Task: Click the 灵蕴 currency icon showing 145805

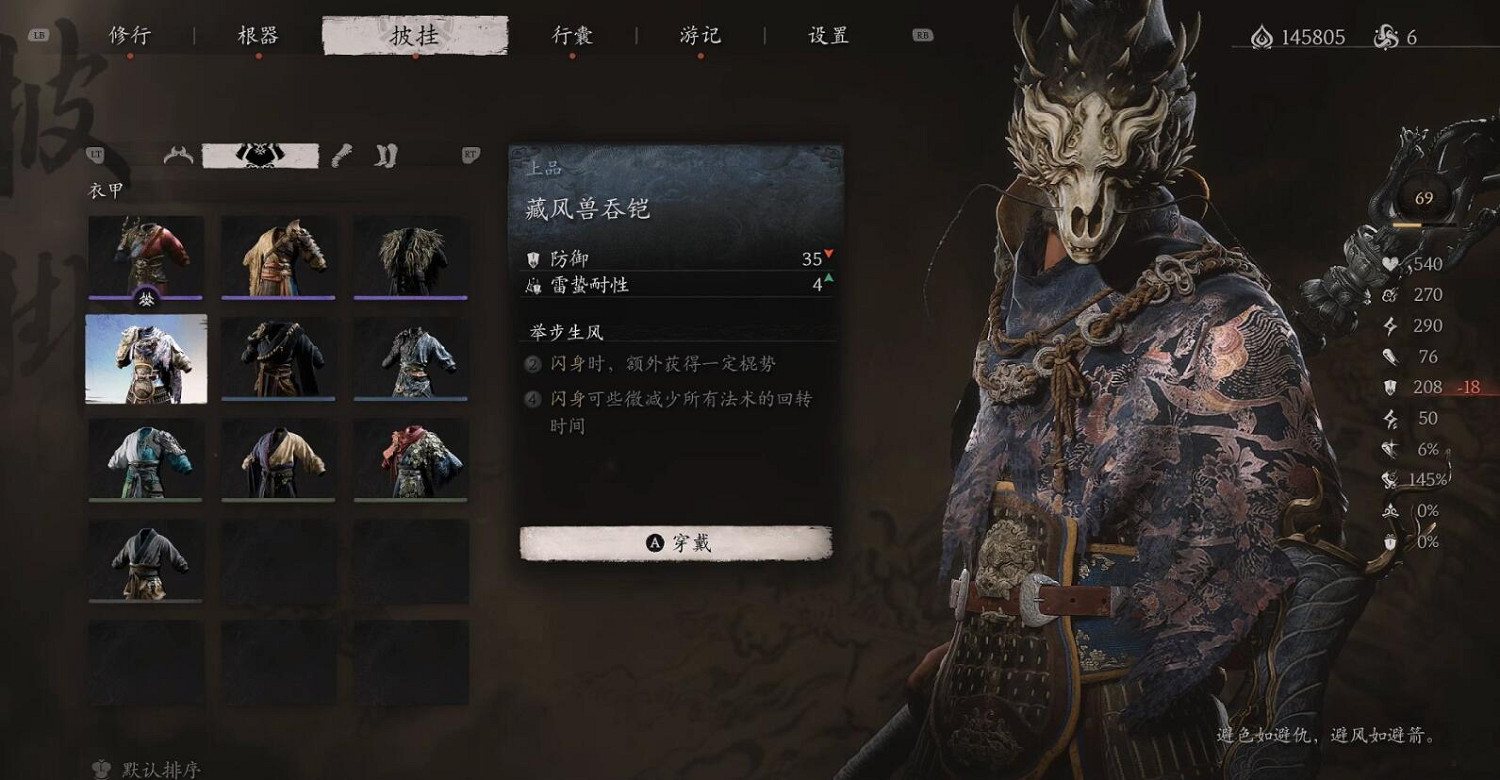Action: coord(1262,36)
